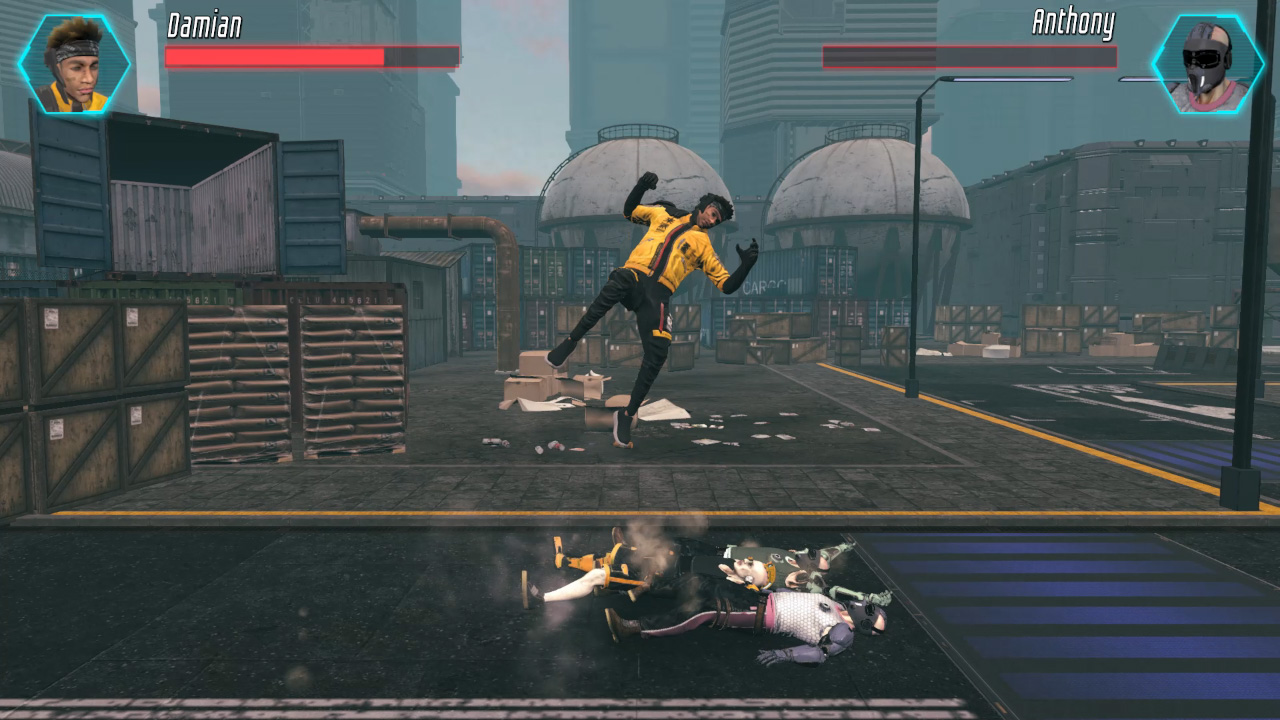This screenshot has height=720, width=1280.
Task: Click Anthony's helmeted character portrait
Action: pos(1205,63)
